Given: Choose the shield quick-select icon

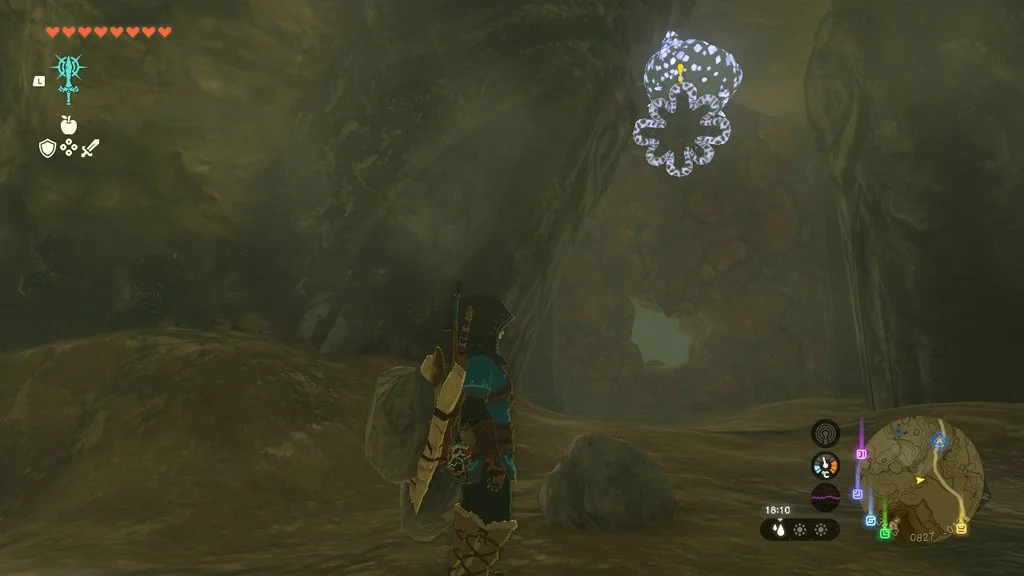Looking at the screenshot, I should (46, 149).
